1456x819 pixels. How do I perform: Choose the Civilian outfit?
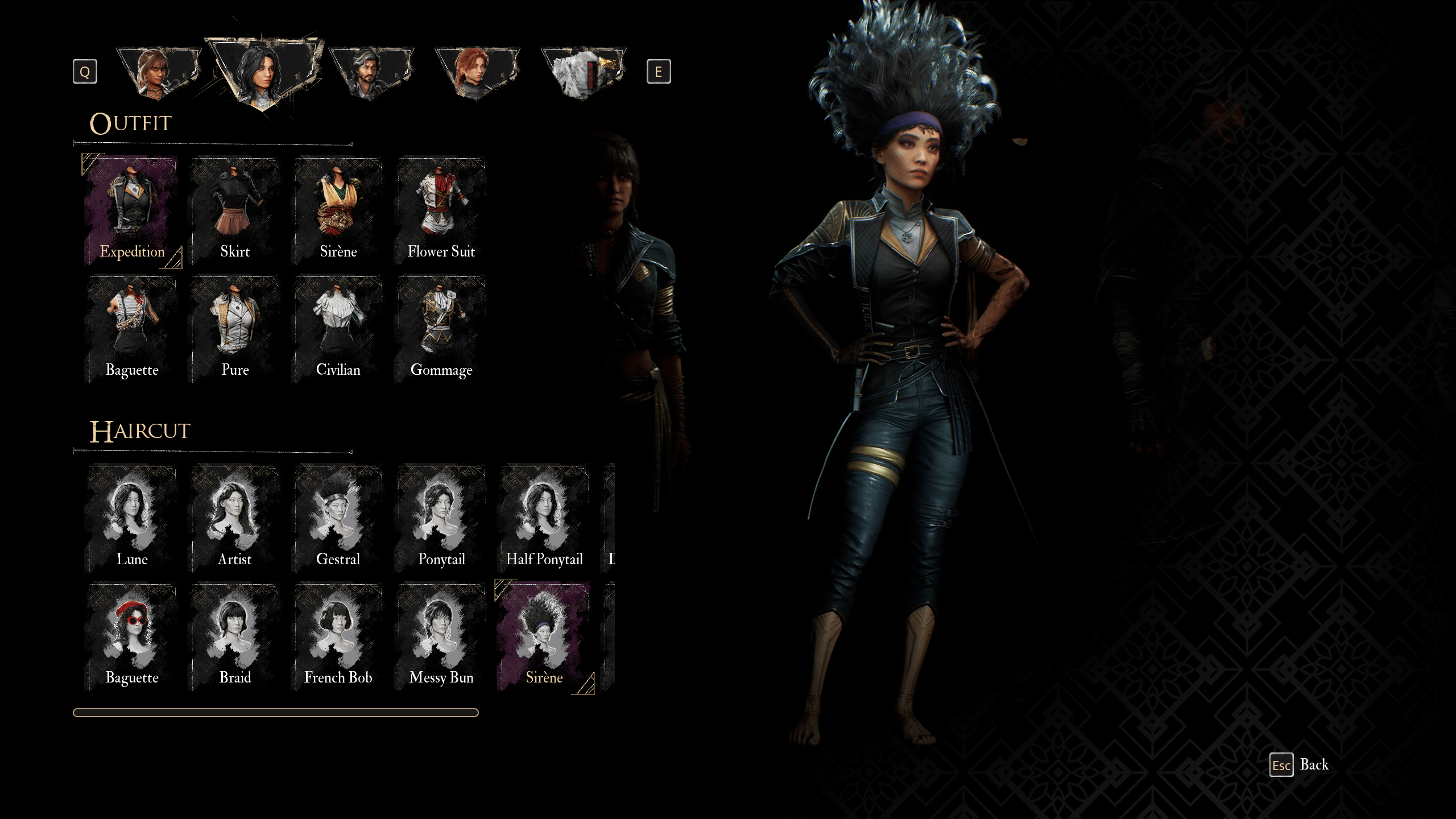pos(338,329)
